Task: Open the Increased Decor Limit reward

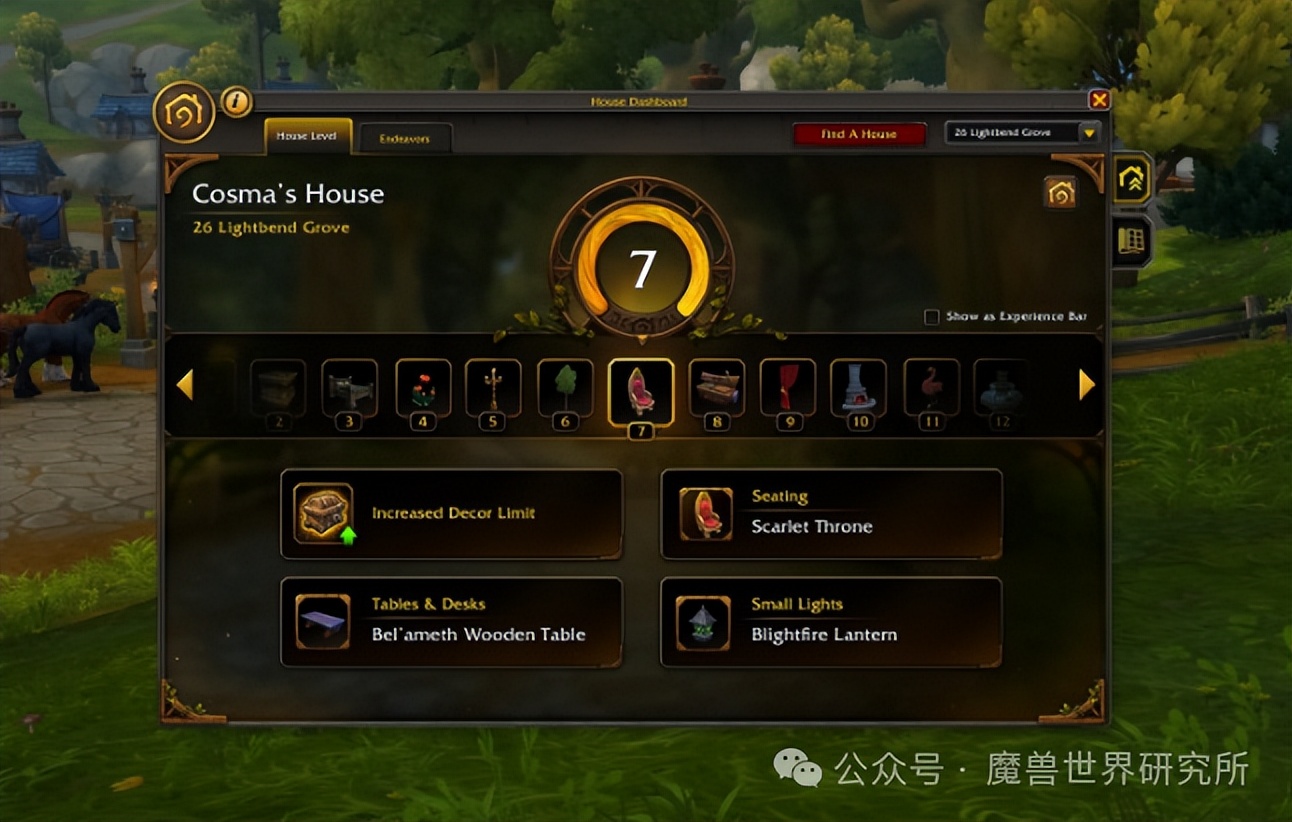Action: 451,514
